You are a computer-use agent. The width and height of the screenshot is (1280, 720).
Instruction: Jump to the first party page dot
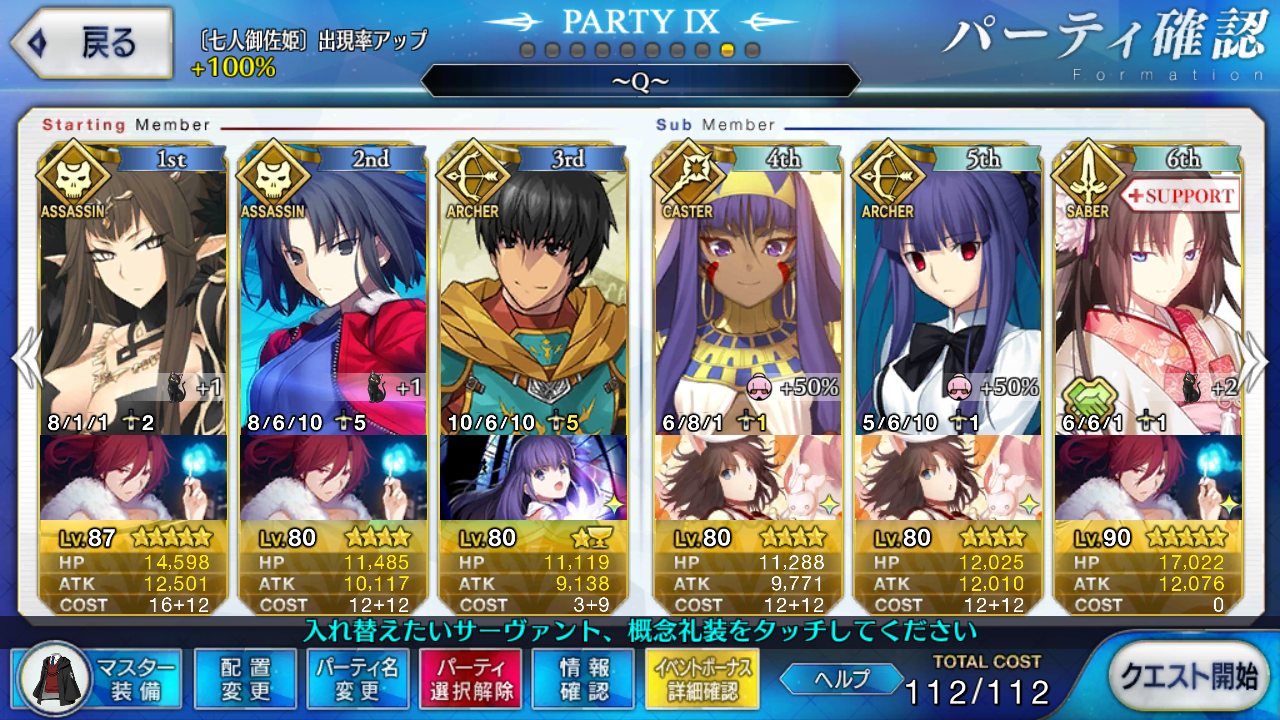pos(527,50)
